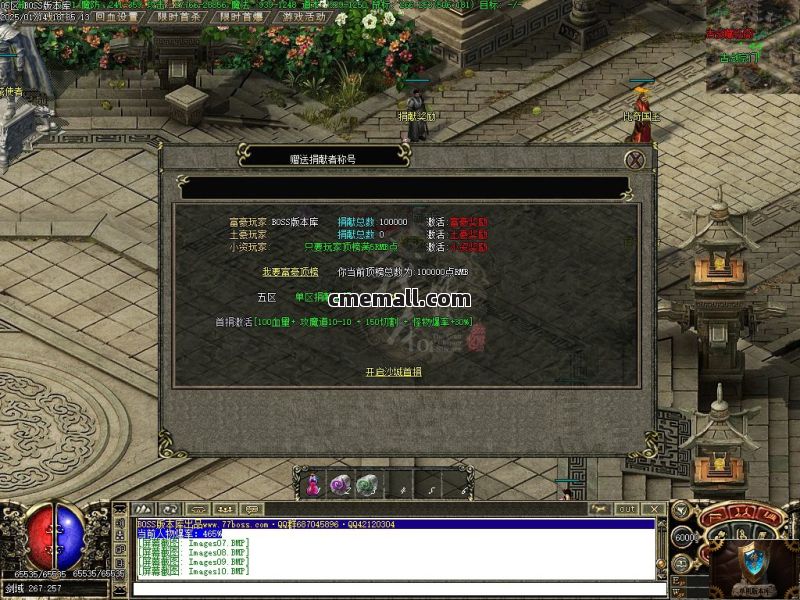Image resolution: width=800 pixels, height=600 pixels.
Task: Open the 游戏活动 menu
Action: click(x=304, y=17)
